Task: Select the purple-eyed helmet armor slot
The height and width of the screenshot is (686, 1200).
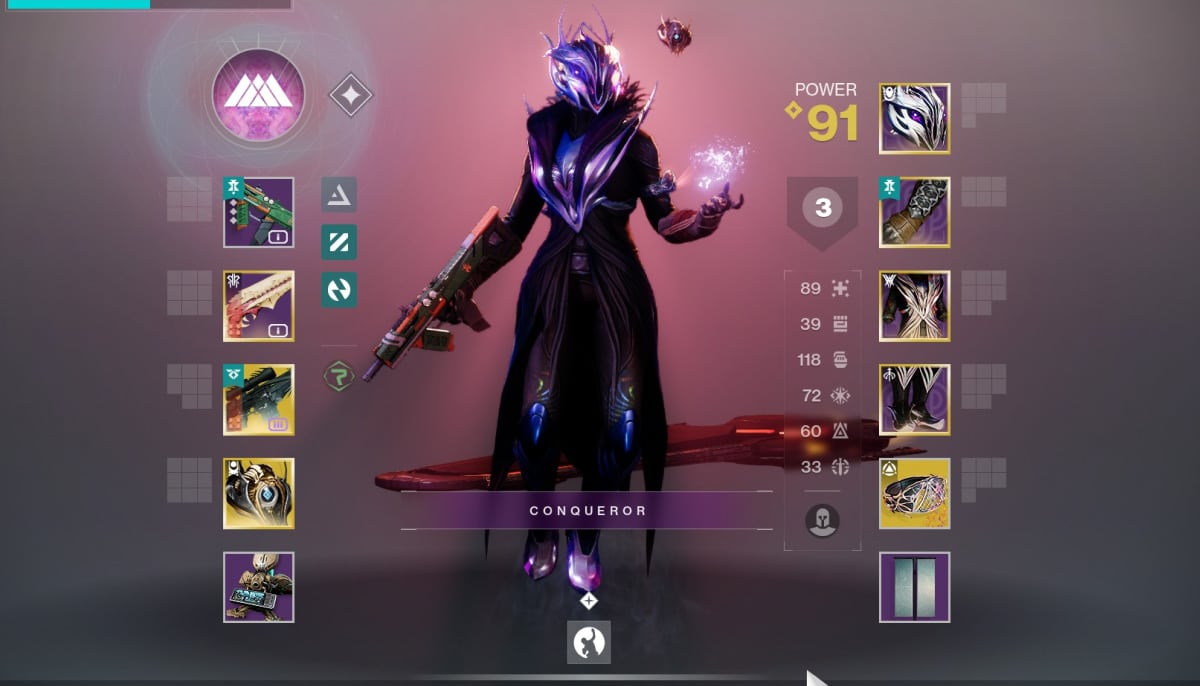Action: point(914,118)
